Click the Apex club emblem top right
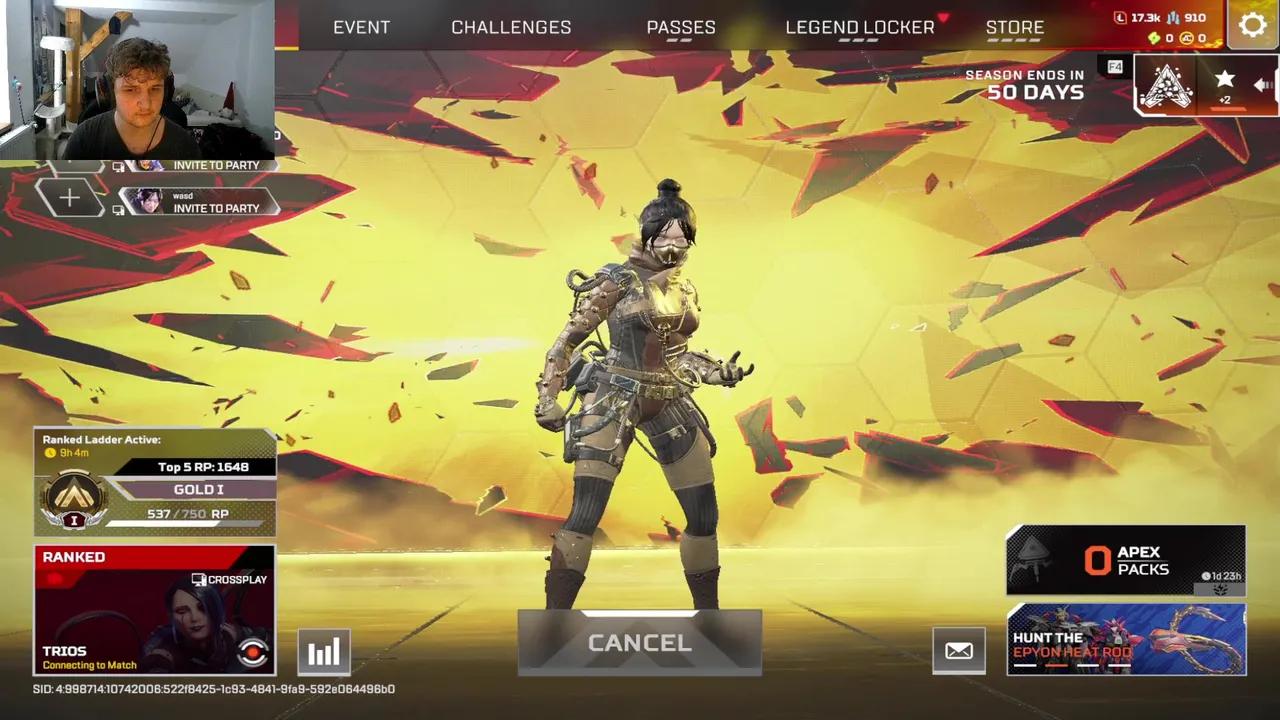 [1167, 87]
